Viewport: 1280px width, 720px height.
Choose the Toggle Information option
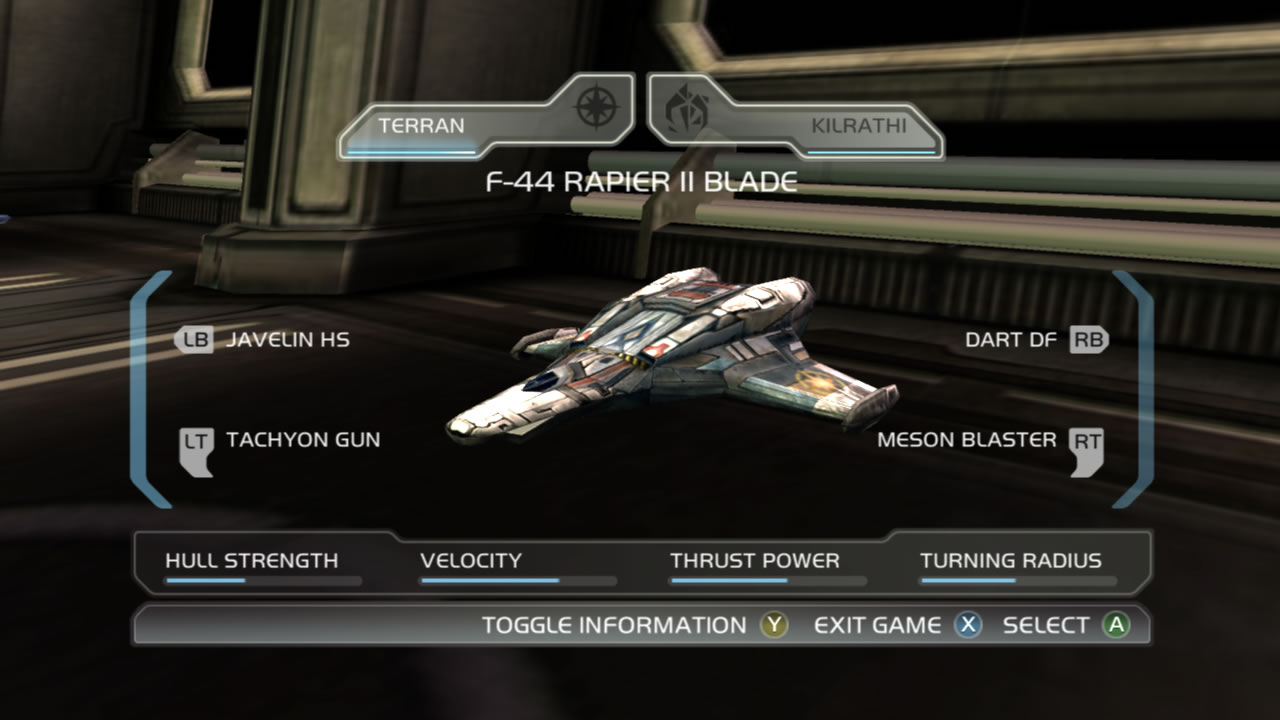(634, 625)
